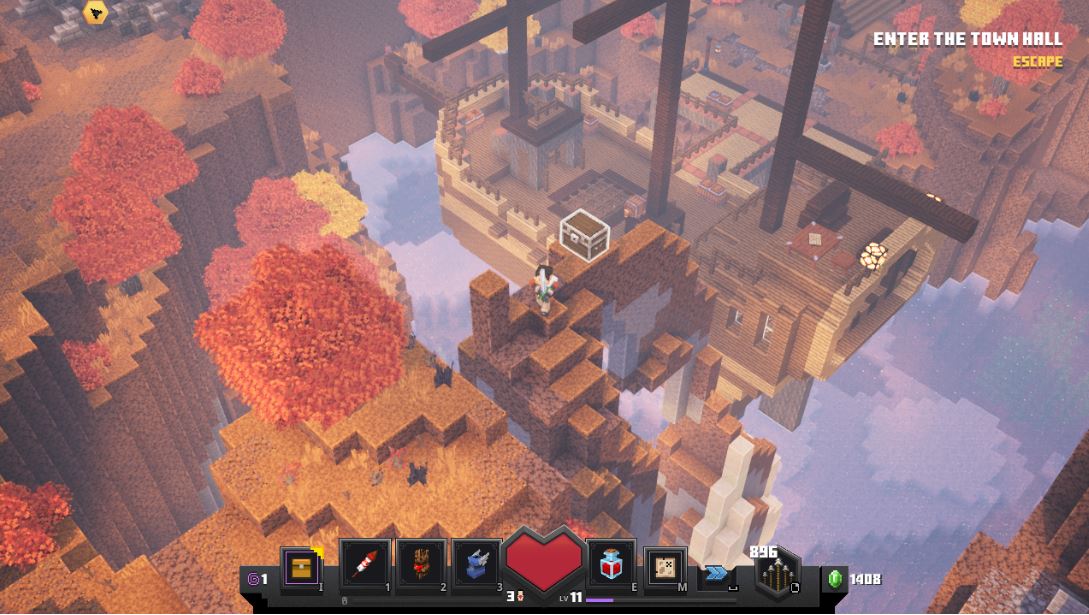Trigger the blue arrow dodge roll

click(x=717, y=573)
